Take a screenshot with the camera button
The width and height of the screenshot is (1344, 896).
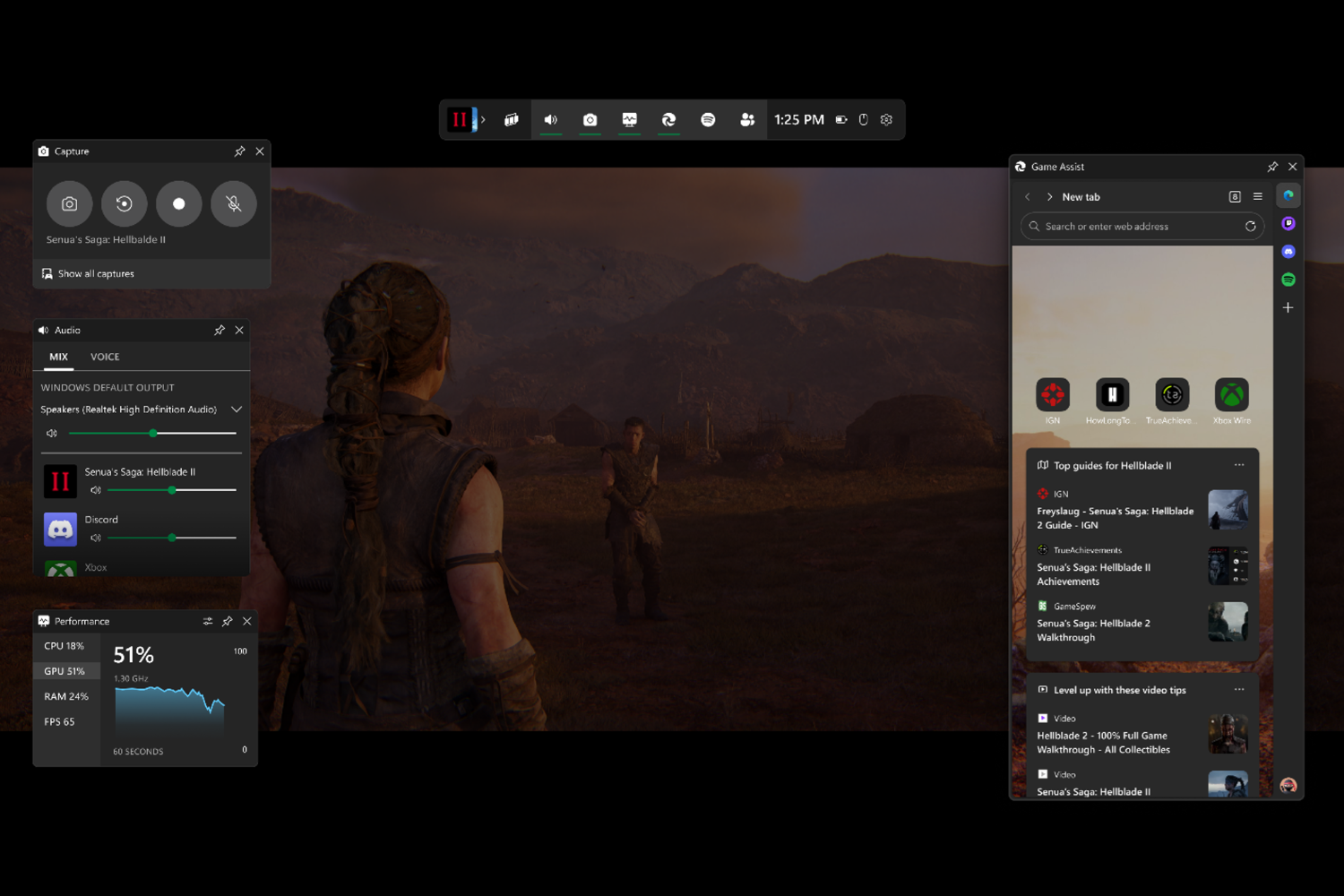(x=69, y=204)
